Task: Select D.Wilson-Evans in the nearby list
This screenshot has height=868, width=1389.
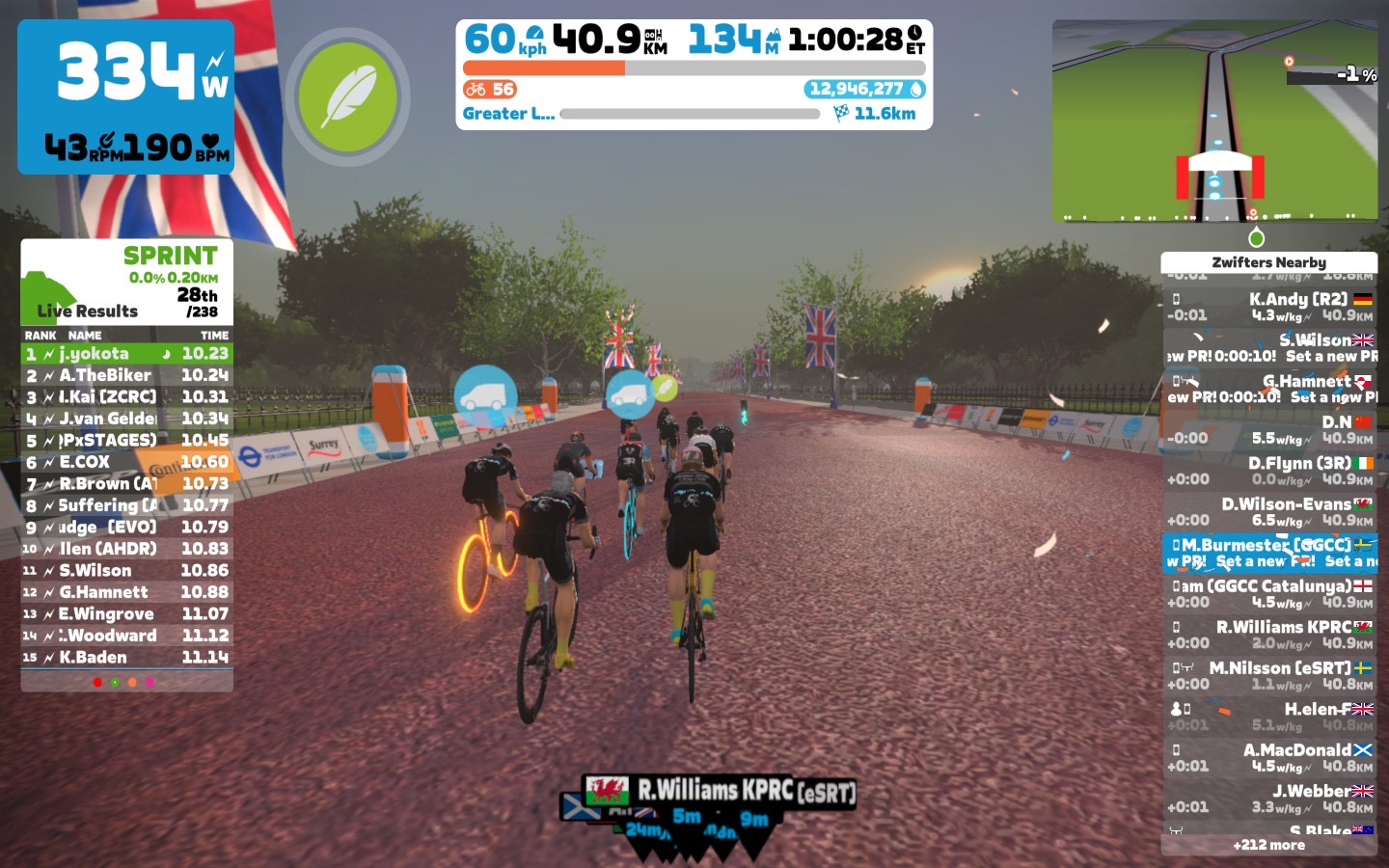Action: [1268, 512]
